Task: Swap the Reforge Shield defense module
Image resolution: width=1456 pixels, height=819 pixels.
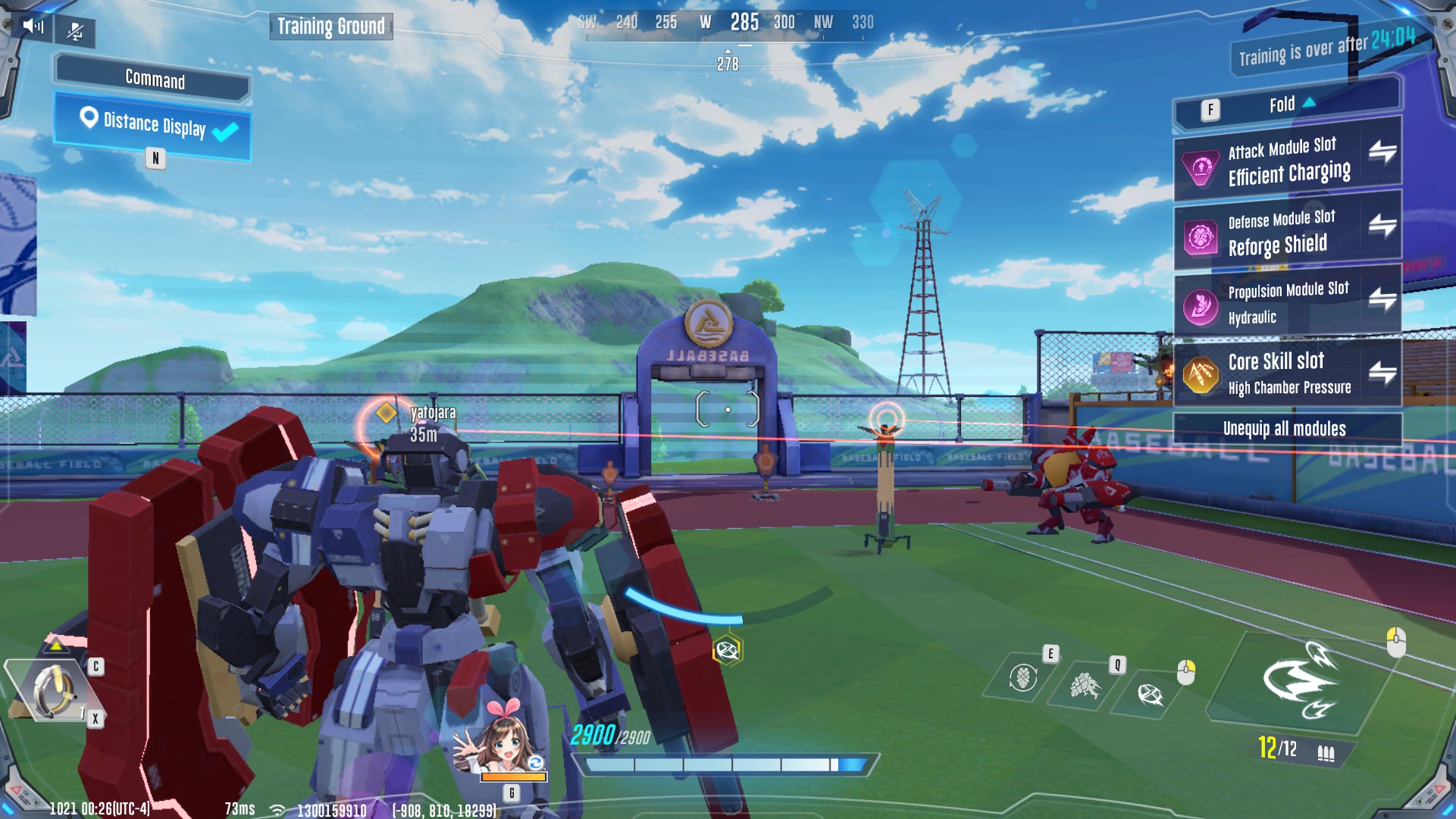Action: pyautogui.click(x=1382, y=225)
